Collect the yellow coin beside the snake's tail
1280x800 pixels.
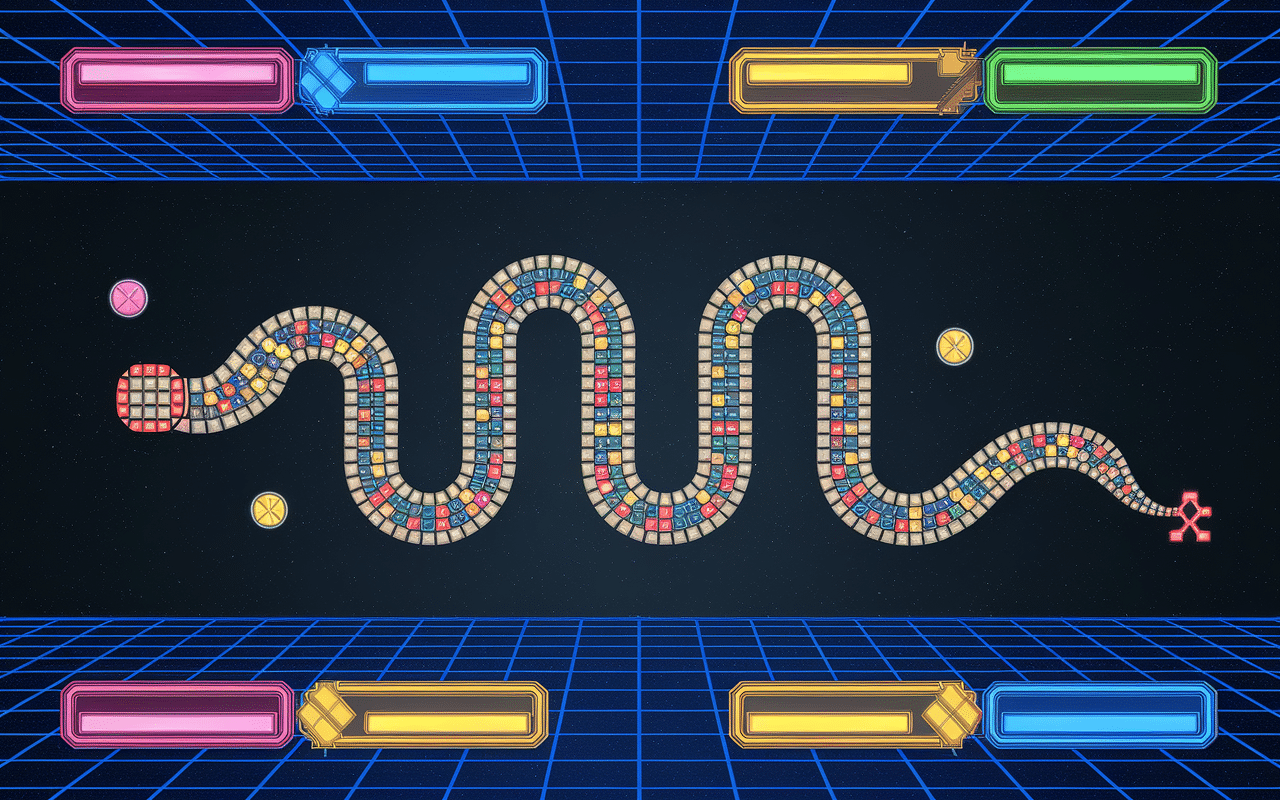956,345
